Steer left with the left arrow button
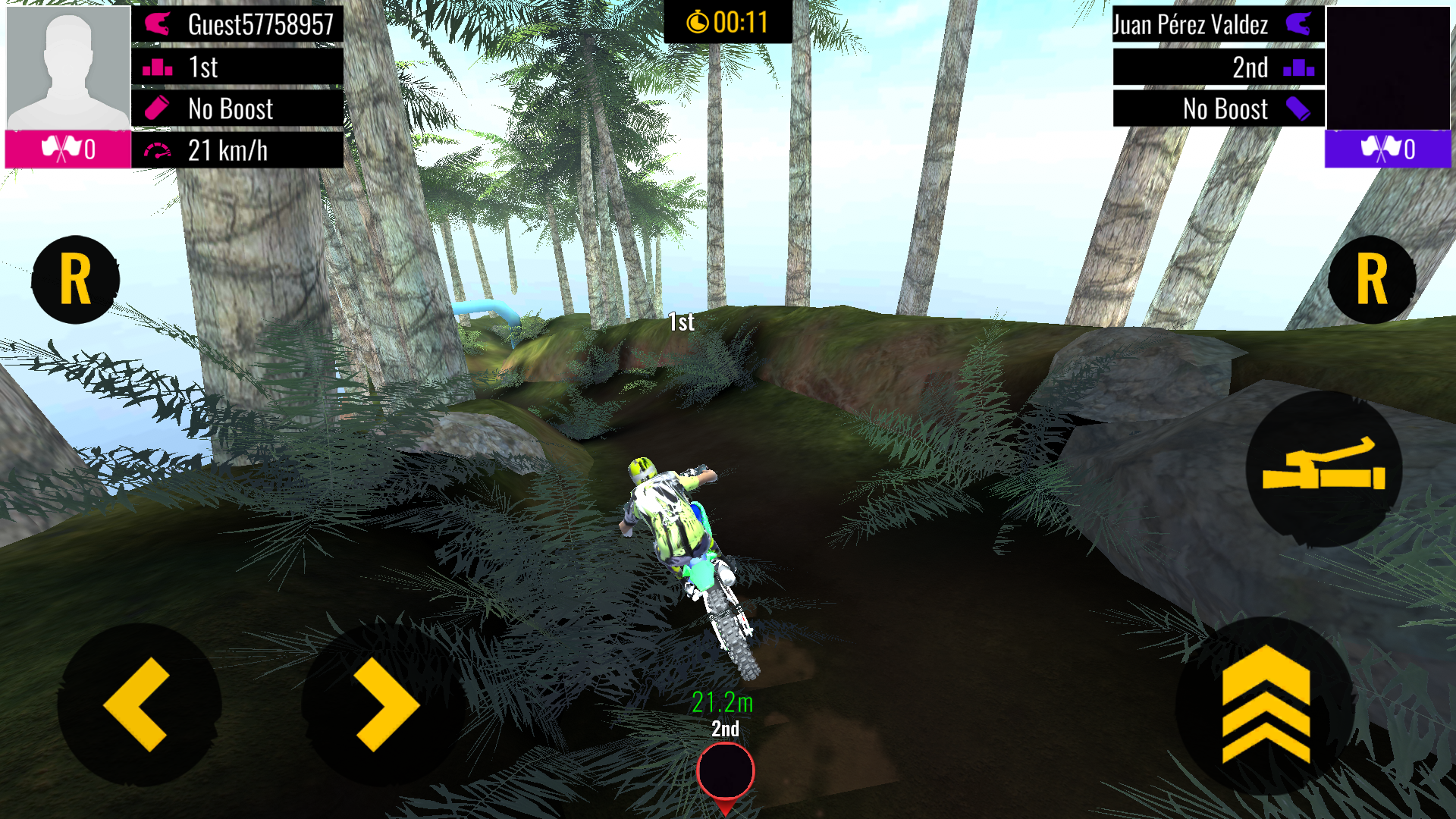Image resolution: width=1456 pixels, height=819 pixels. (x=140, y=704)
